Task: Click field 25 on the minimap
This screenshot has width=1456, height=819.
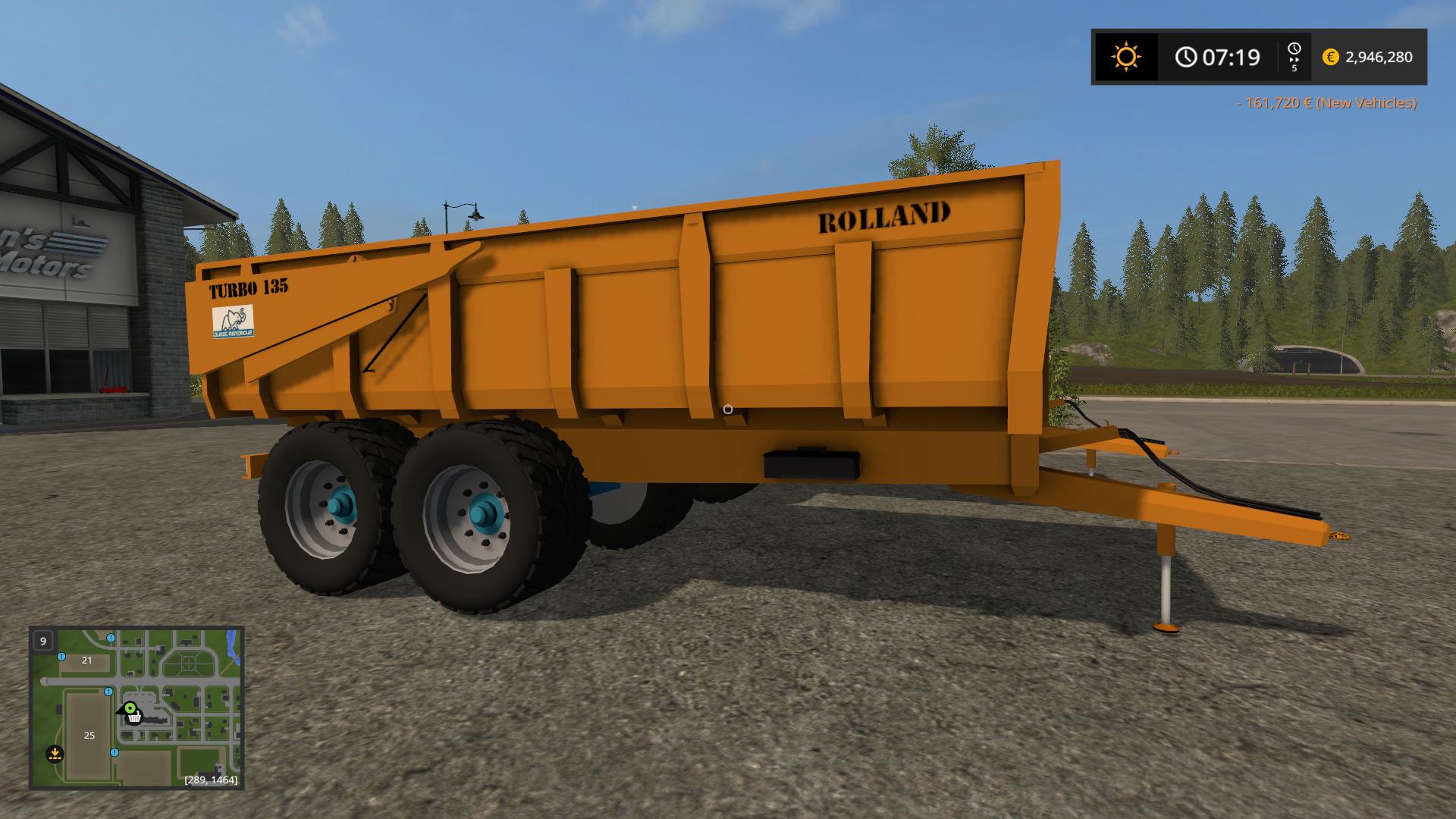Action: coord(89,735)
